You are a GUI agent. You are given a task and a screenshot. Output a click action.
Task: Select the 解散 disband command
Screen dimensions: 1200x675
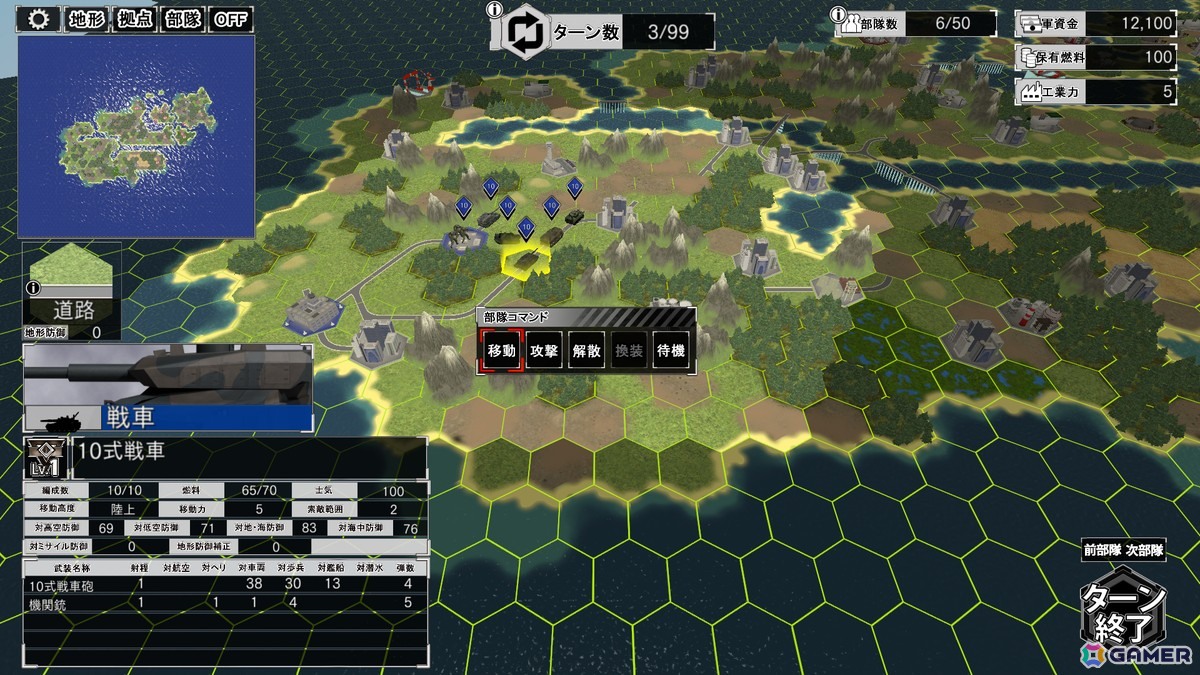587,351
